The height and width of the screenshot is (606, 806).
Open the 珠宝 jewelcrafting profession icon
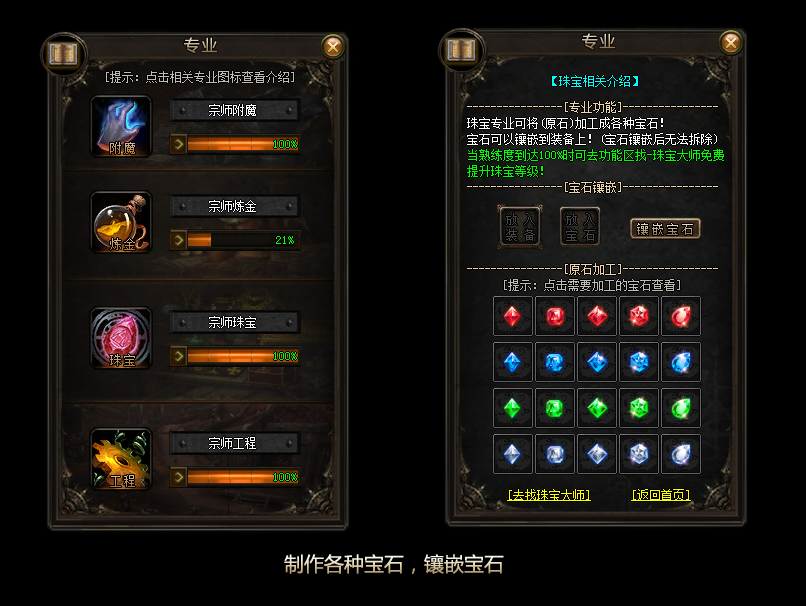click(x=121, y=338)
